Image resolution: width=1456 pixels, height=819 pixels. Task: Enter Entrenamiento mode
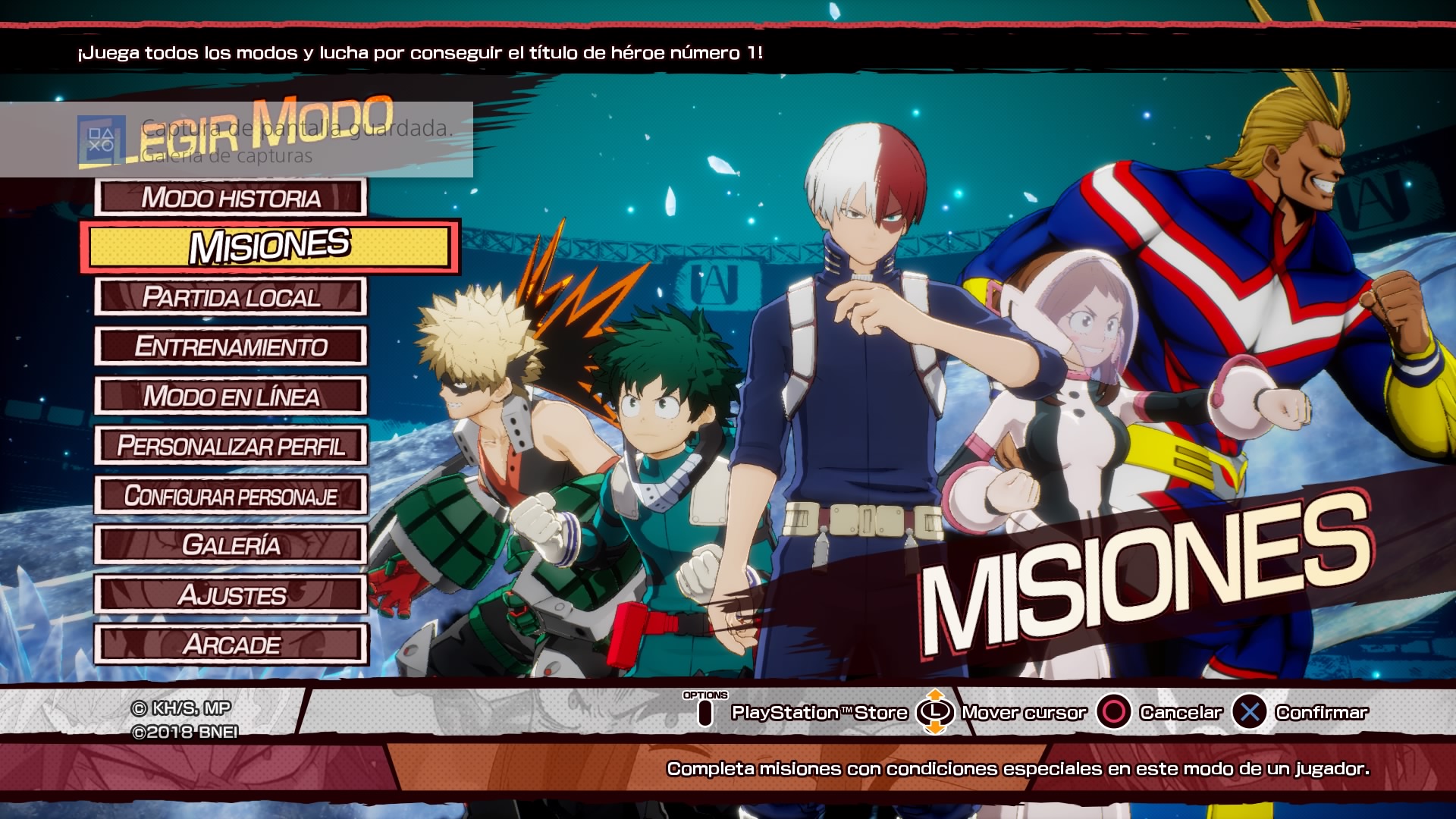(x=231, y=347)
